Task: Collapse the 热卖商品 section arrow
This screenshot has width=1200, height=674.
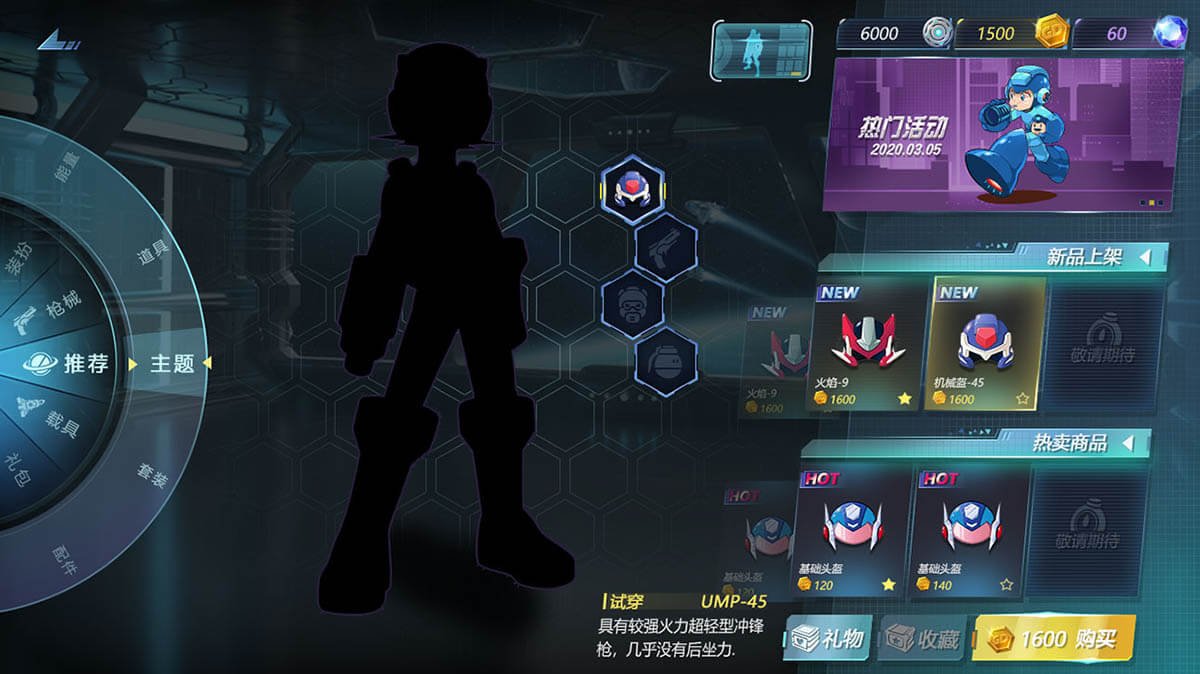Action: [1128, 442]
